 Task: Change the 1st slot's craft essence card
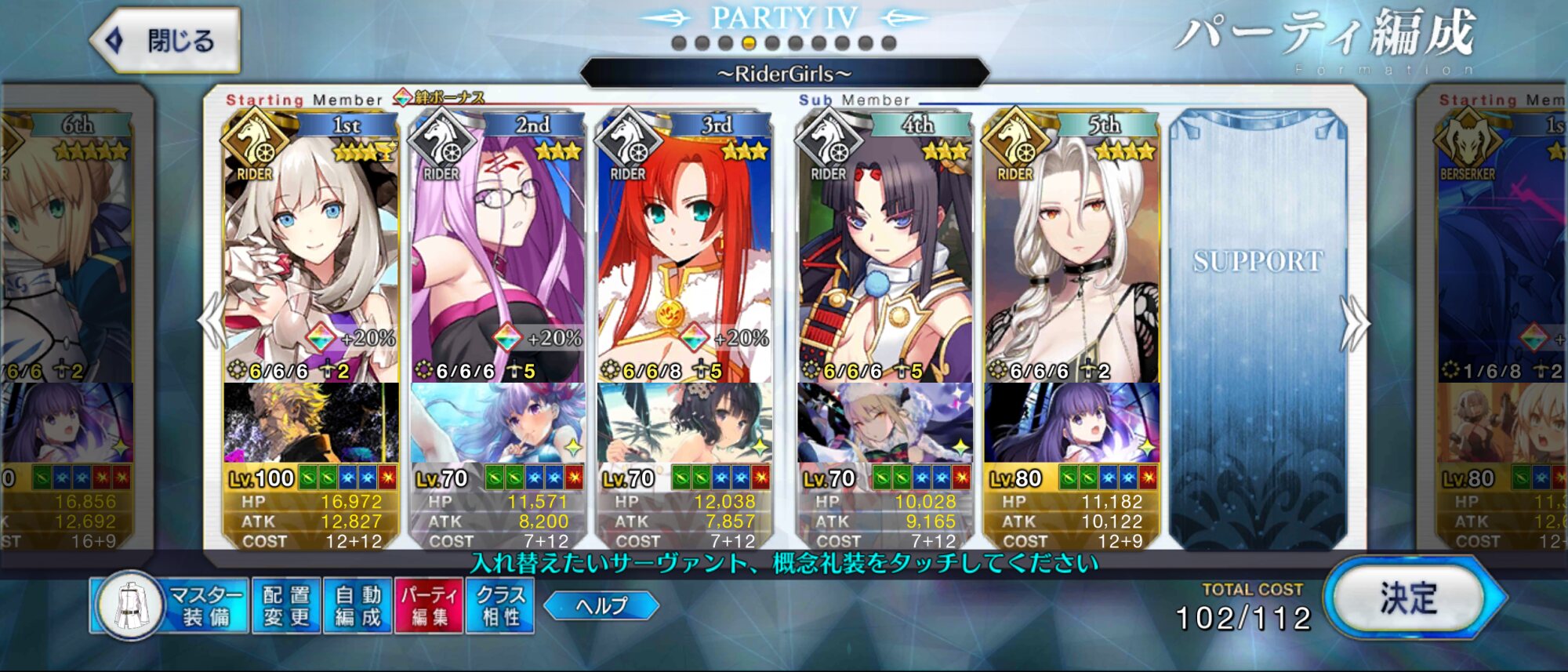pyautogui.click(x=310, y=423)
